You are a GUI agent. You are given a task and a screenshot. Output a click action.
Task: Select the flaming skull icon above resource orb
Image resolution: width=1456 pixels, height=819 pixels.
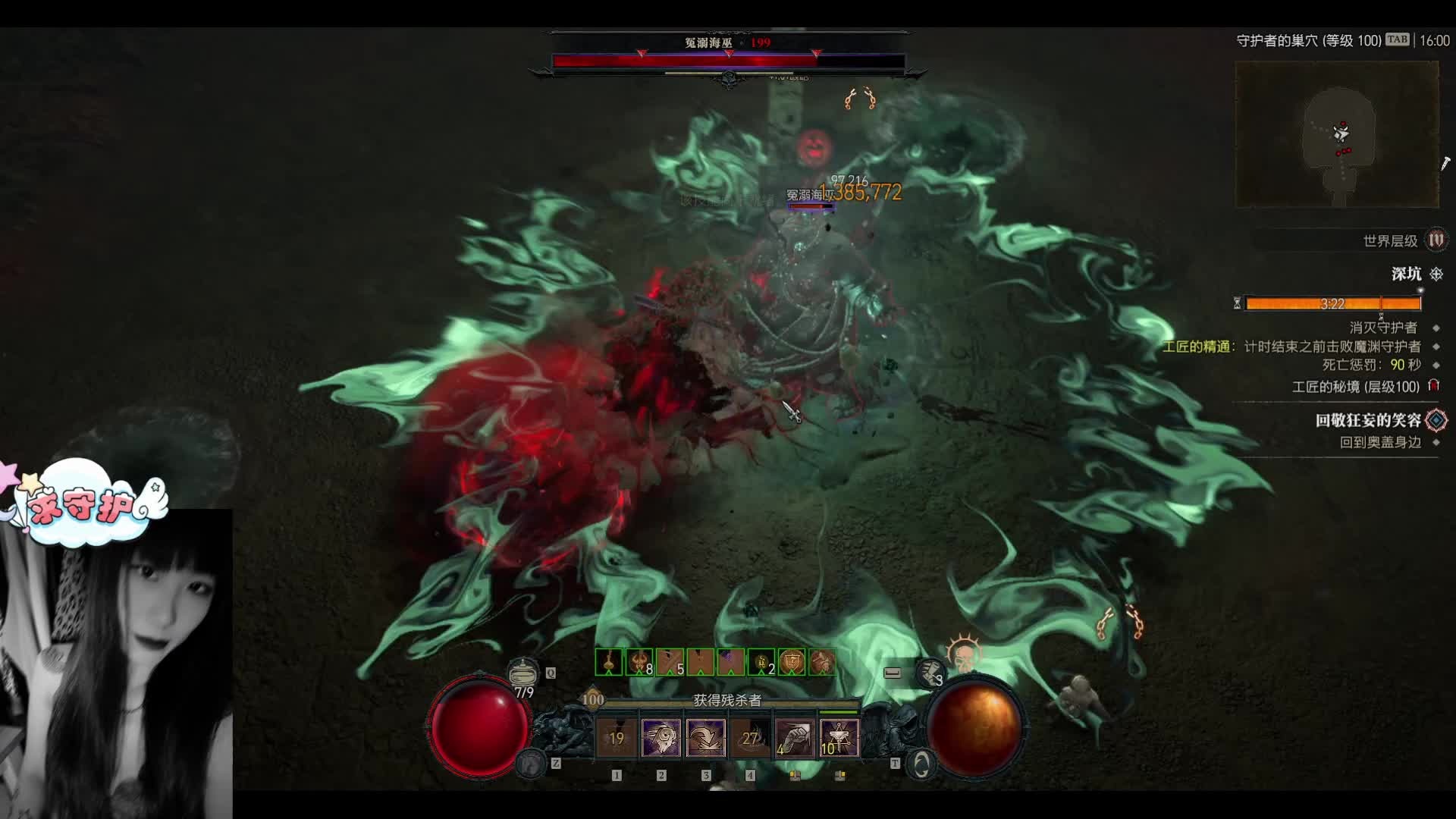[x=964, y=655]
